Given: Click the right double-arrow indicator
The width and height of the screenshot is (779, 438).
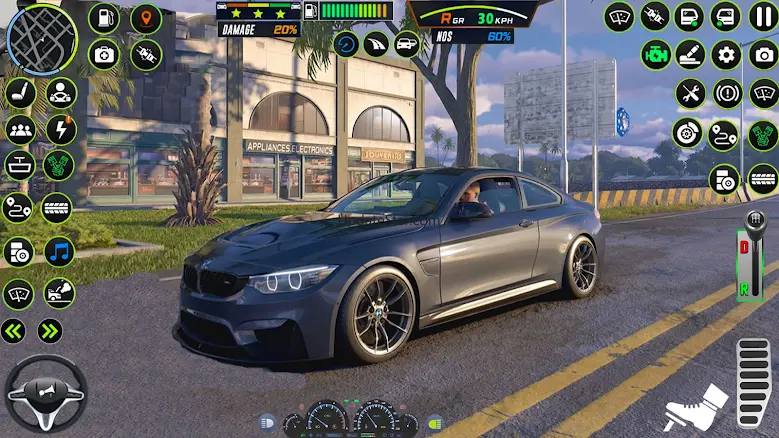Looking at the screenshot, I should [50, 331].
